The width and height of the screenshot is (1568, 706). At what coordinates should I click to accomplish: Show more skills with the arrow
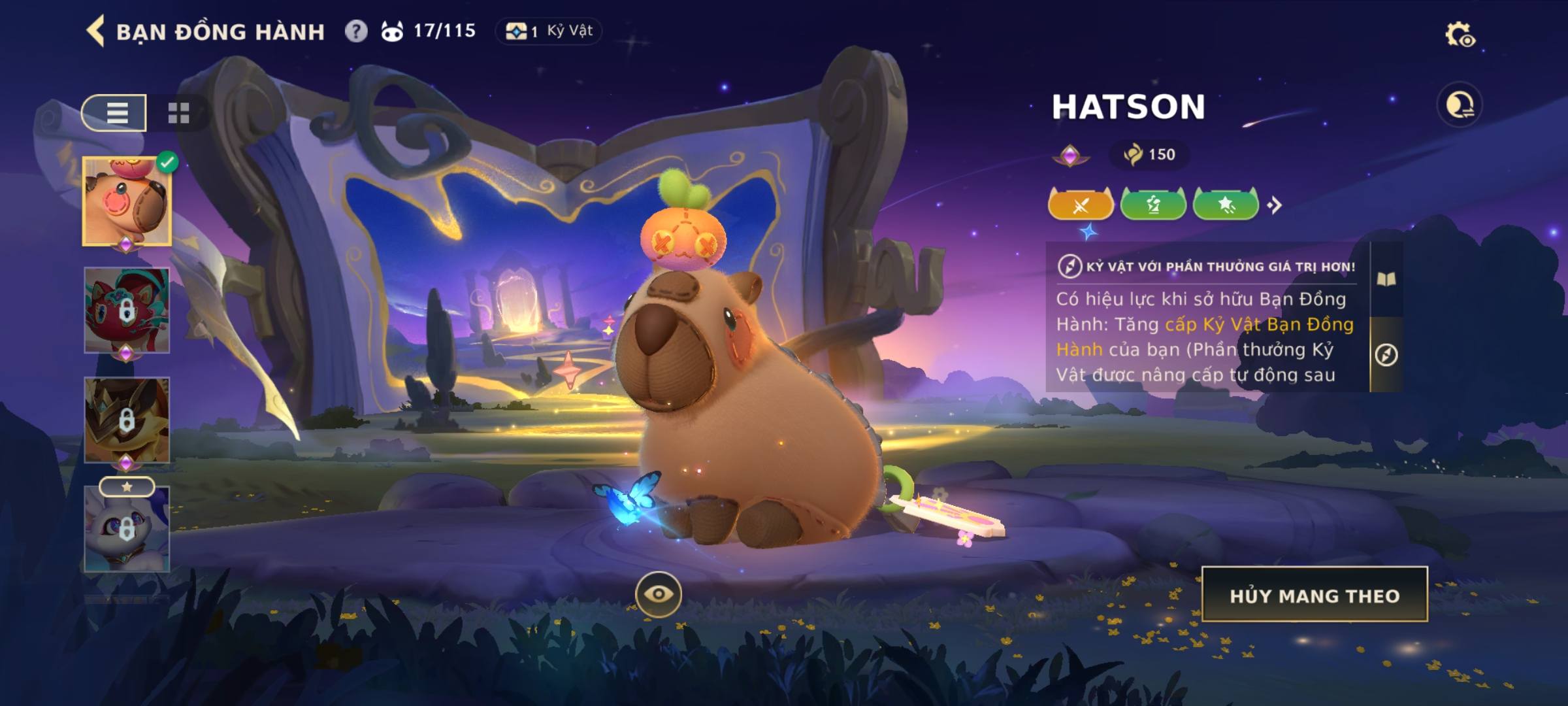click(1275, 205)
